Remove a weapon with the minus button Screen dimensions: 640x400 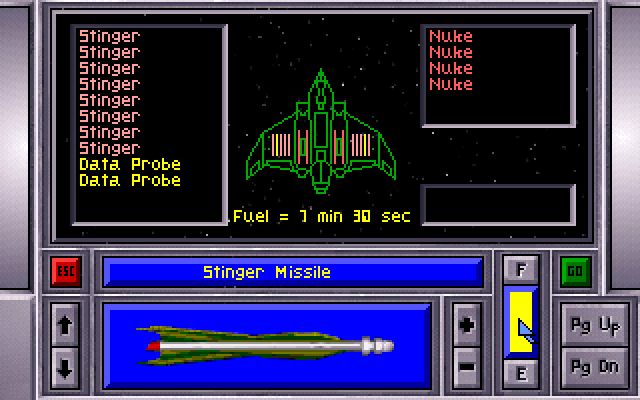tap(466, 366)
